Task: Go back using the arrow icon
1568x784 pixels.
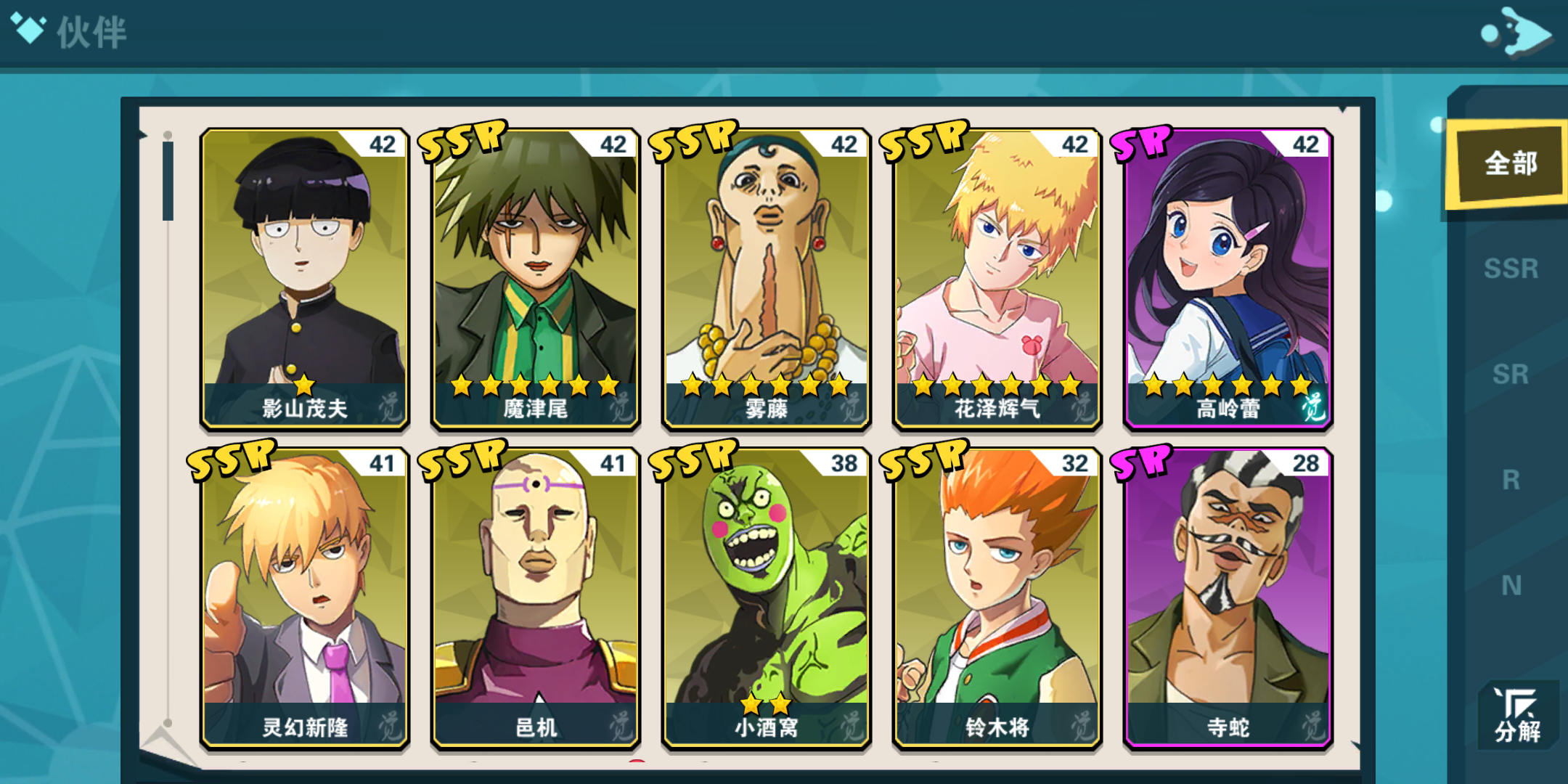Action: click(x=1516, y=32)
